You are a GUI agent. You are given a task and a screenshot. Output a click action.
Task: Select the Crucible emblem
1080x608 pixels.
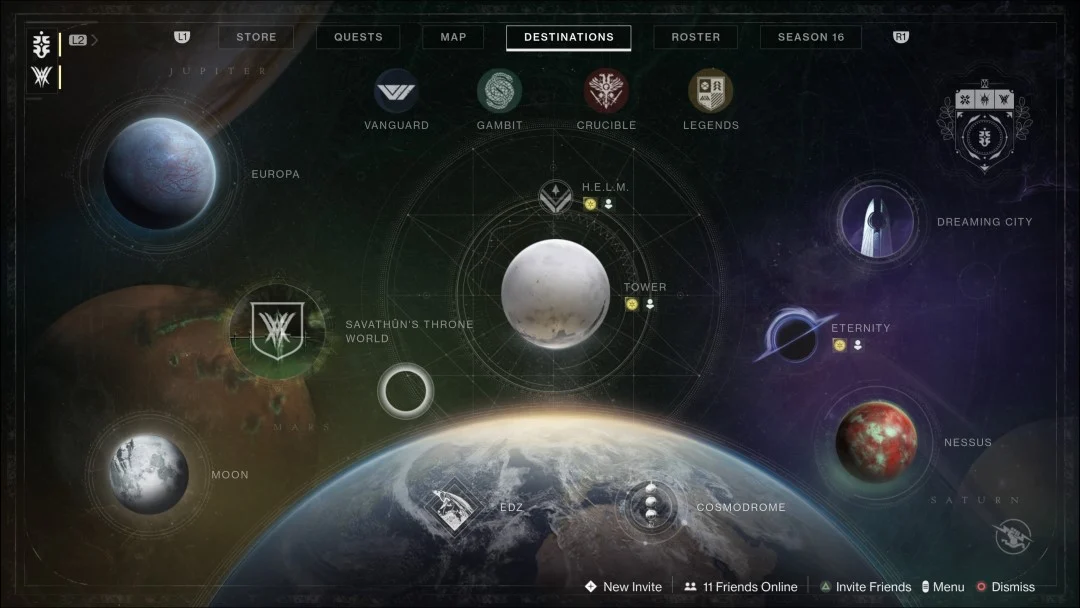[606, 91]
